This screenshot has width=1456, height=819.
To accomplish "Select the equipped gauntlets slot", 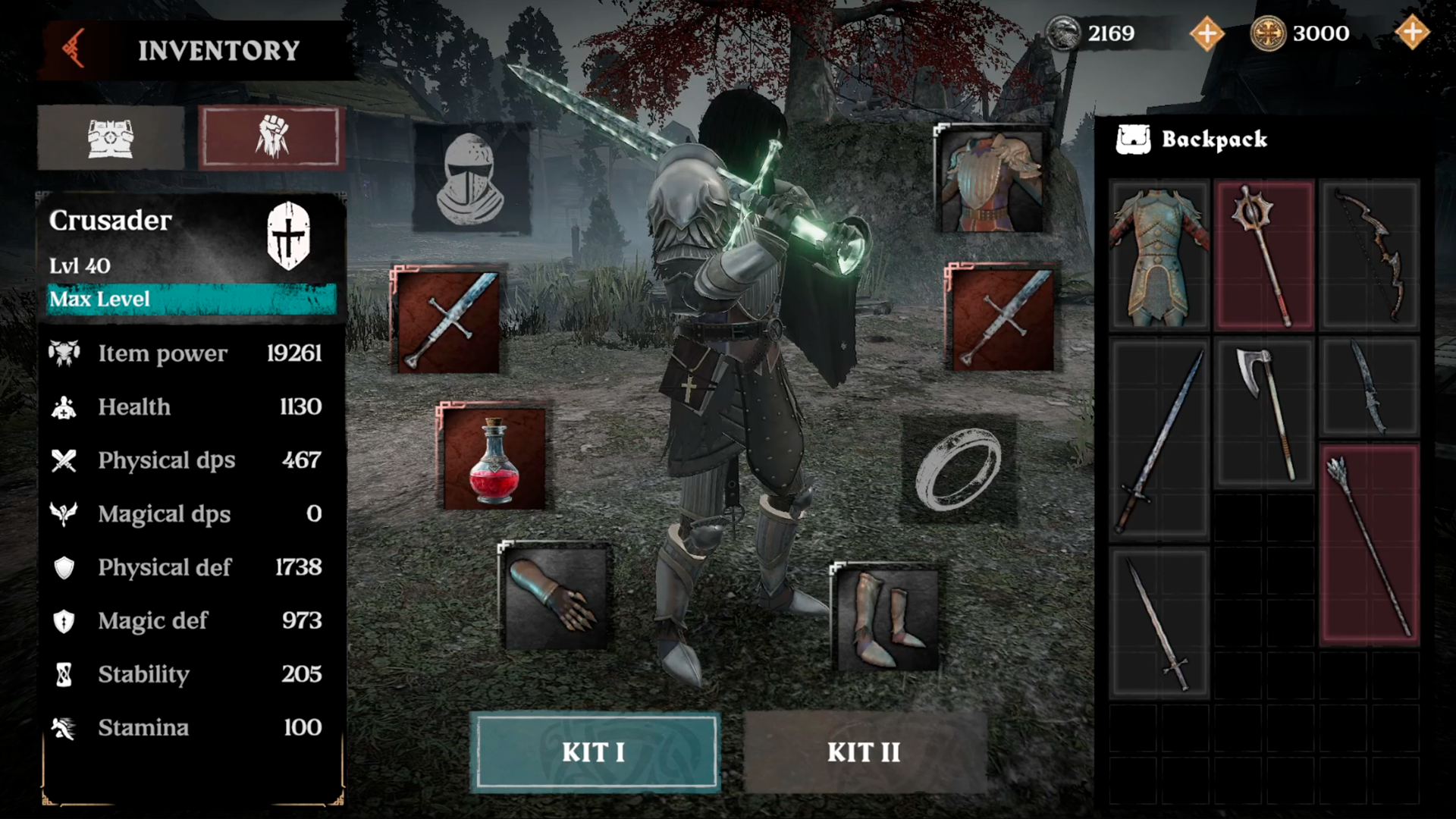I will pos(555,596).
